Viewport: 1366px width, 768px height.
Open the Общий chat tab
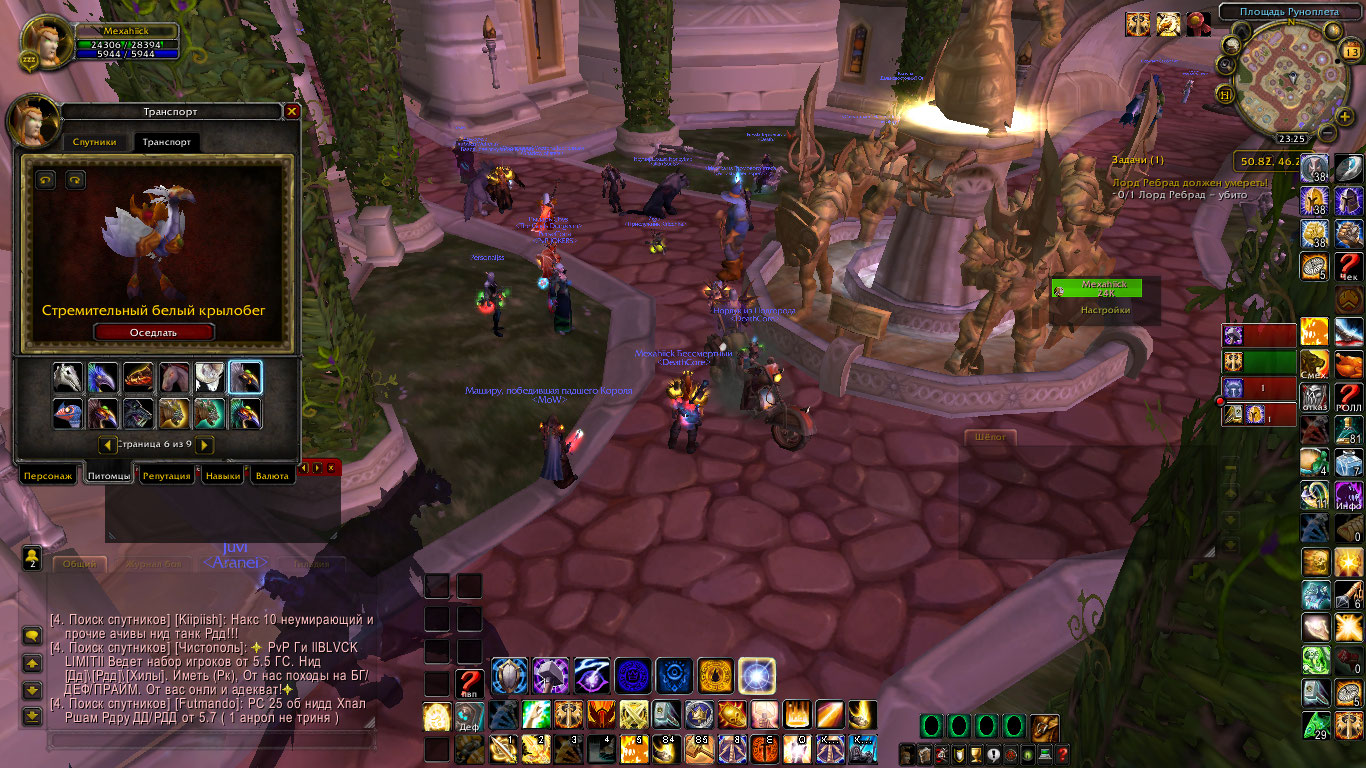click(x=80, y=564)
